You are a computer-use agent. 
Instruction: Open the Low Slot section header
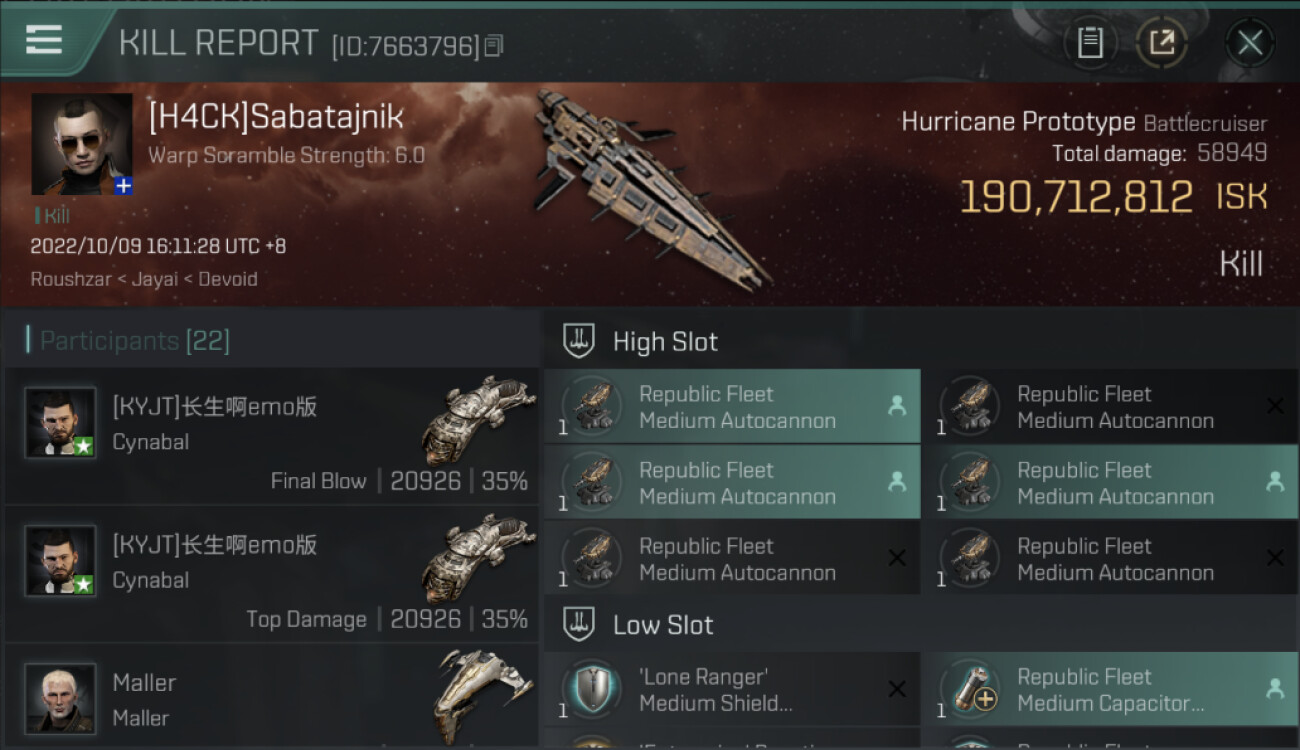tap(663, 625)
